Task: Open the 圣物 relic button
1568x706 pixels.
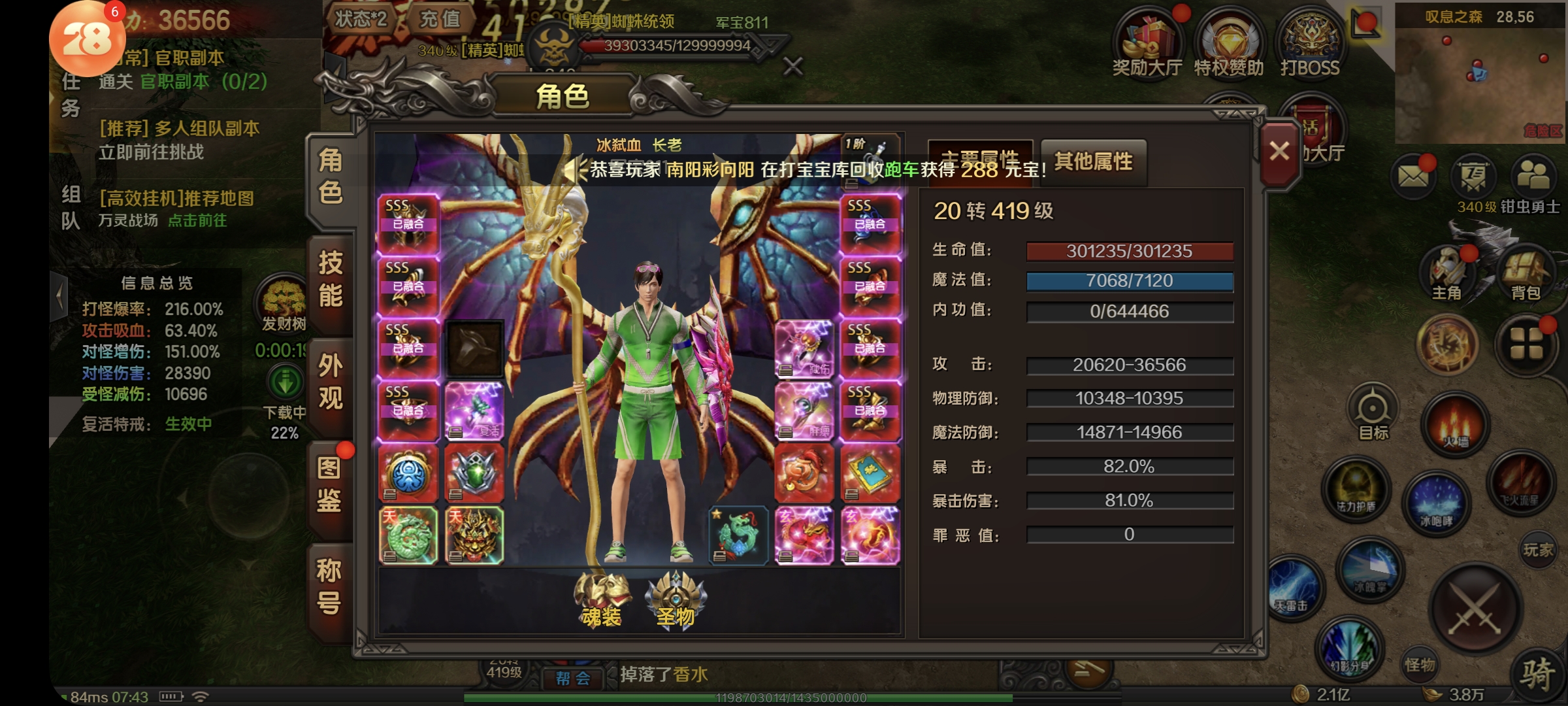Action: (x=676, y=599)
